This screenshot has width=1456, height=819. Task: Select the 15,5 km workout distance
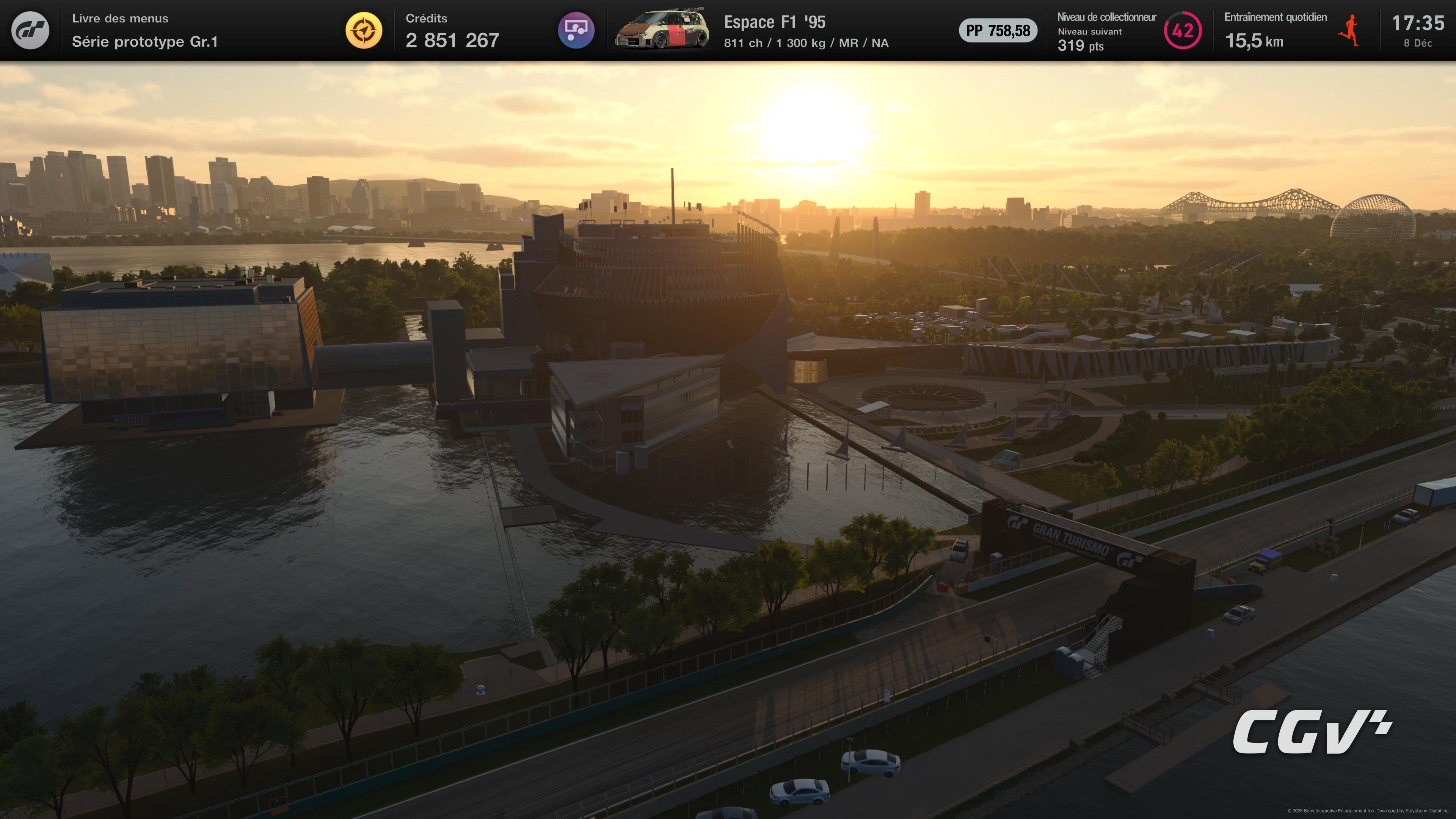[1254, 41]
